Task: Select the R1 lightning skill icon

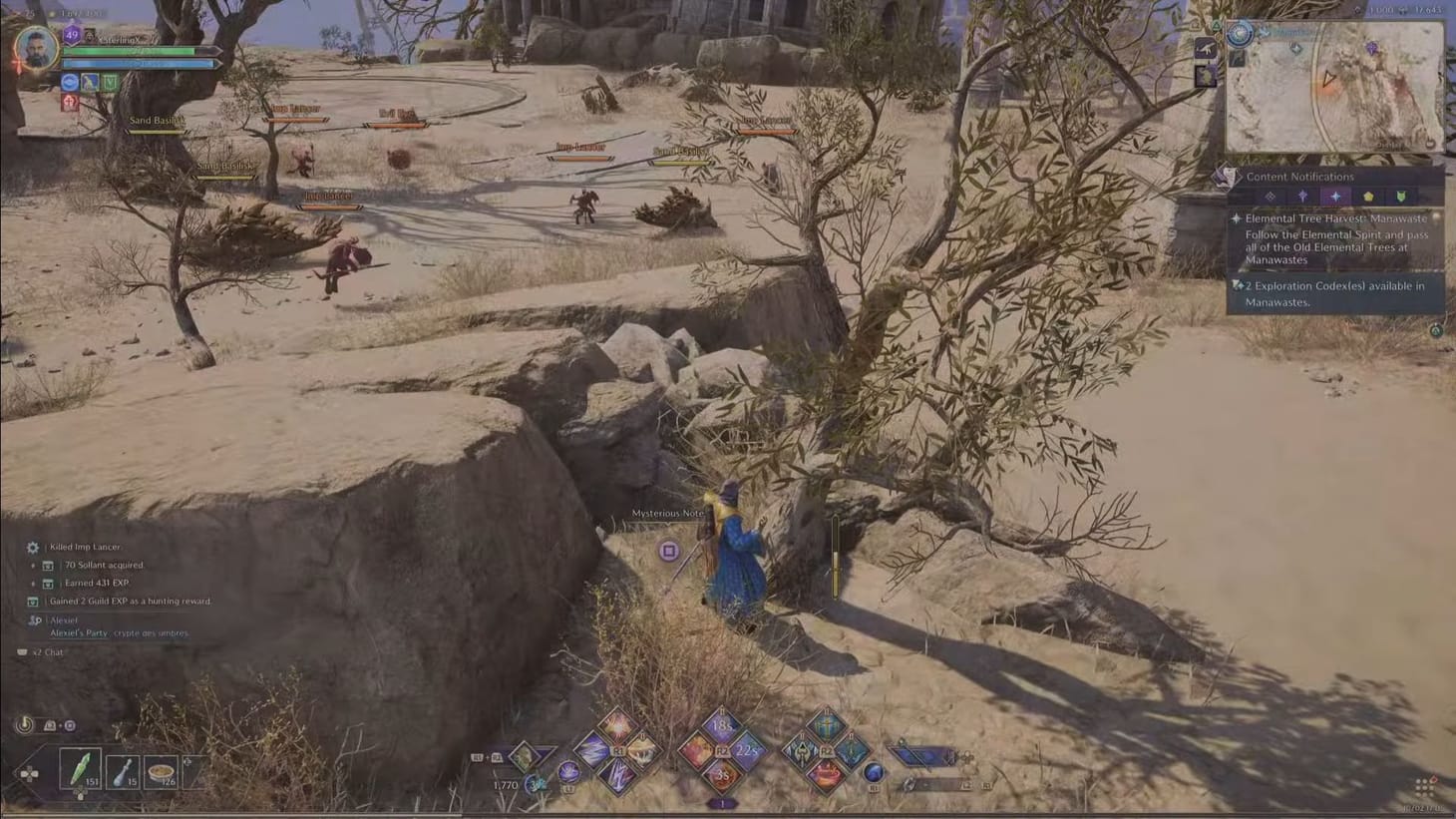Action: coord(620,774)
